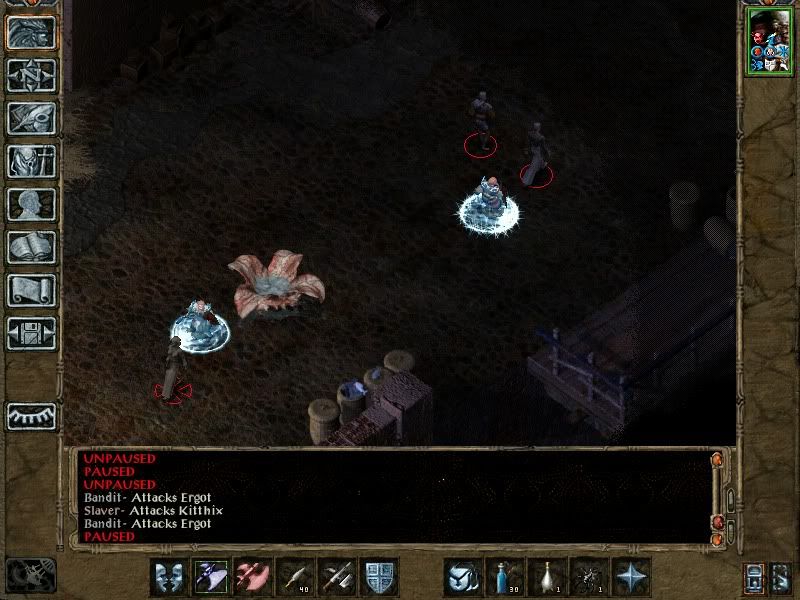Choose the crossed swords weapon slot
This screenshot has width=800, height=600.
(x=338, y=577)
